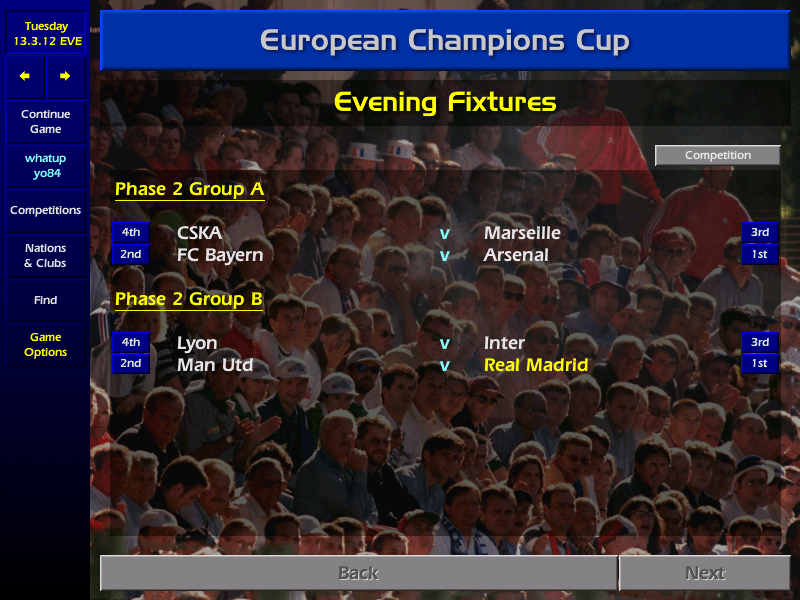The image size is (800, 600).
Task: Click the left arrow date button
Action: click(25, 76)
